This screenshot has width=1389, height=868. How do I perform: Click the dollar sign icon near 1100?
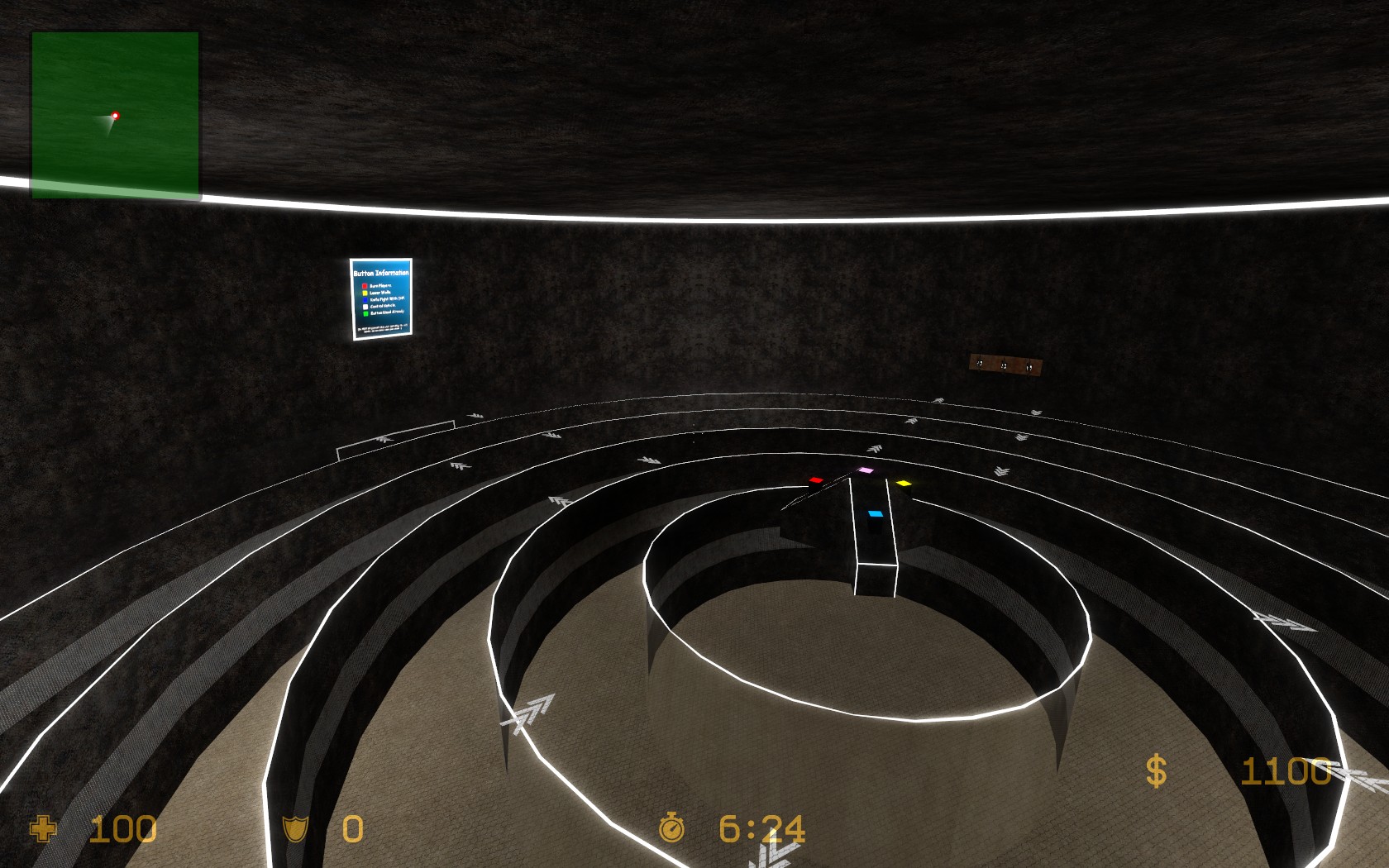[x=1155, y=773]
